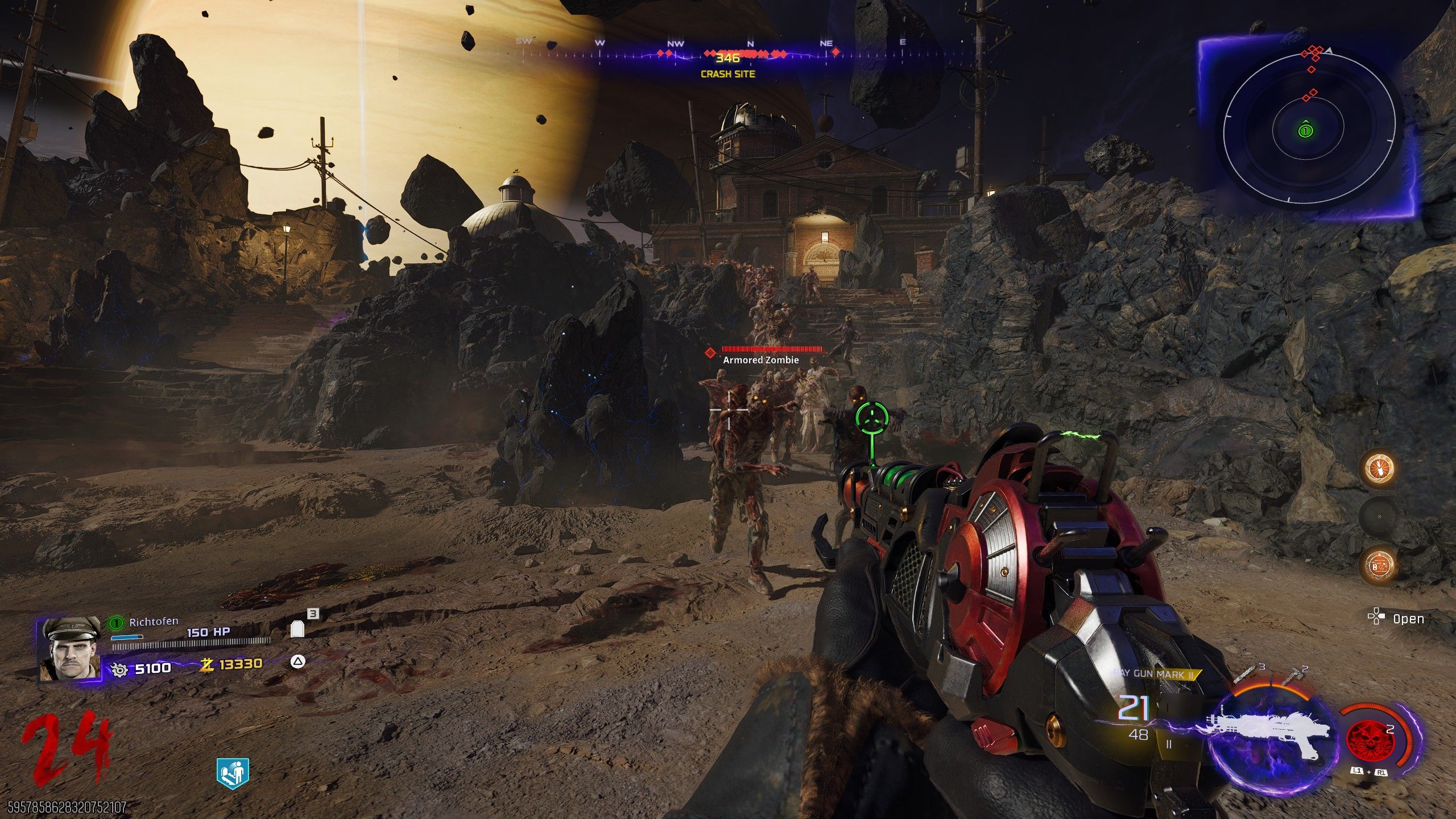Image resolution: width=1456 pixels, height=819 pixels.
Task: Click the salvage gear icon
Action: point(119,669)
